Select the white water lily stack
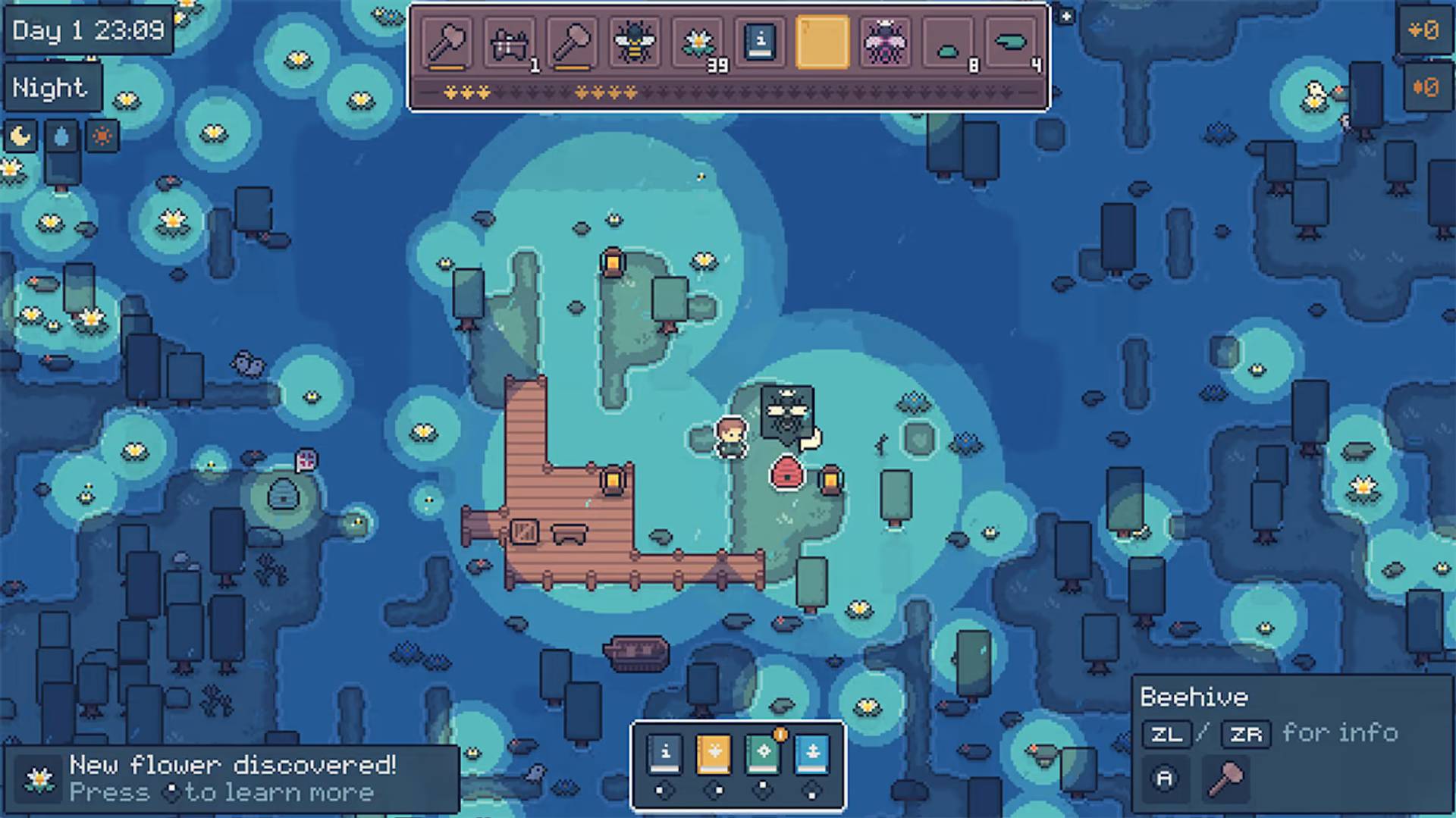This screenshot has height=818, width=1456. pos(698,42)
